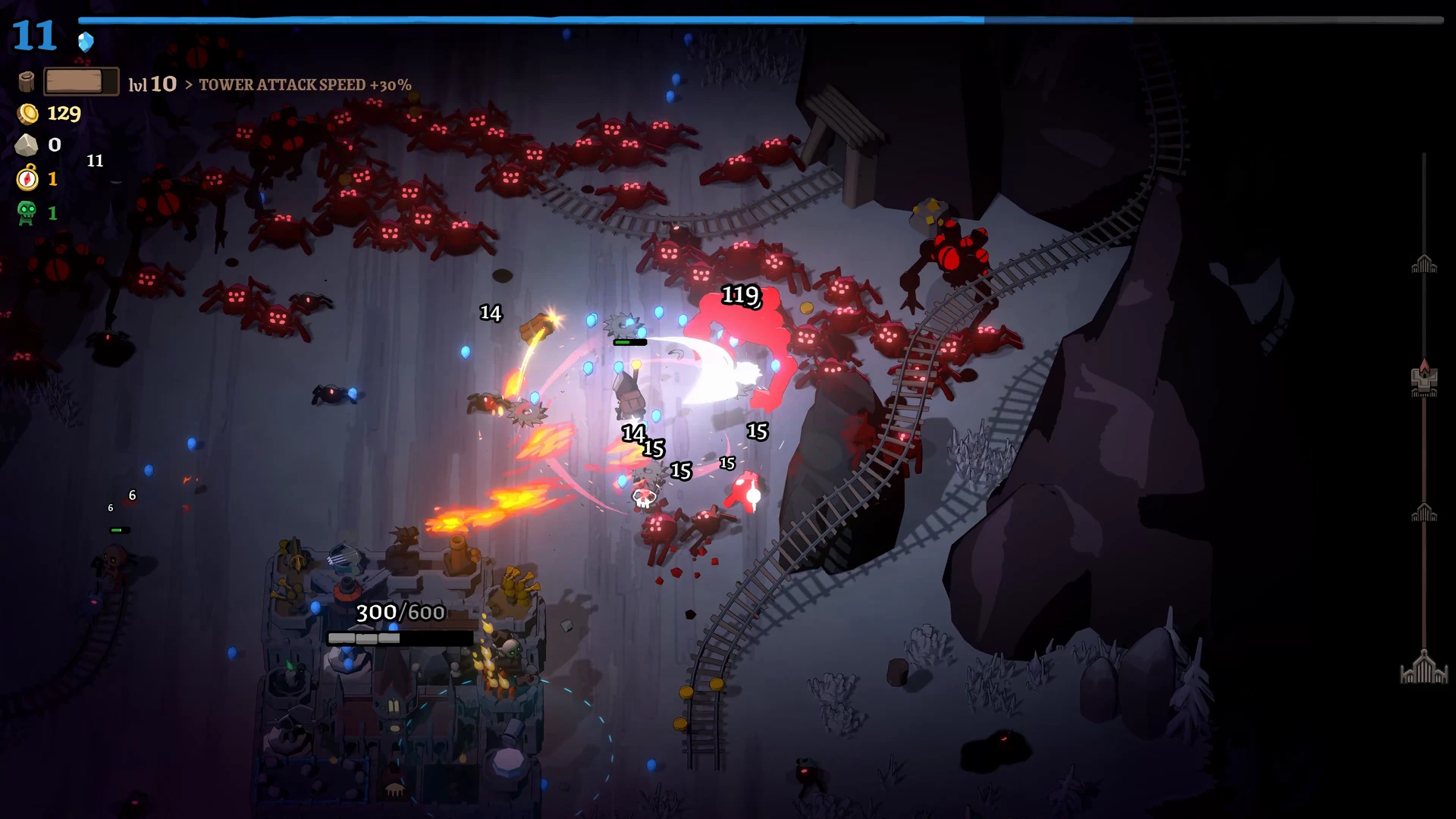Click the gold coin icon
1456x819 pixels.
tap(28, 114)
